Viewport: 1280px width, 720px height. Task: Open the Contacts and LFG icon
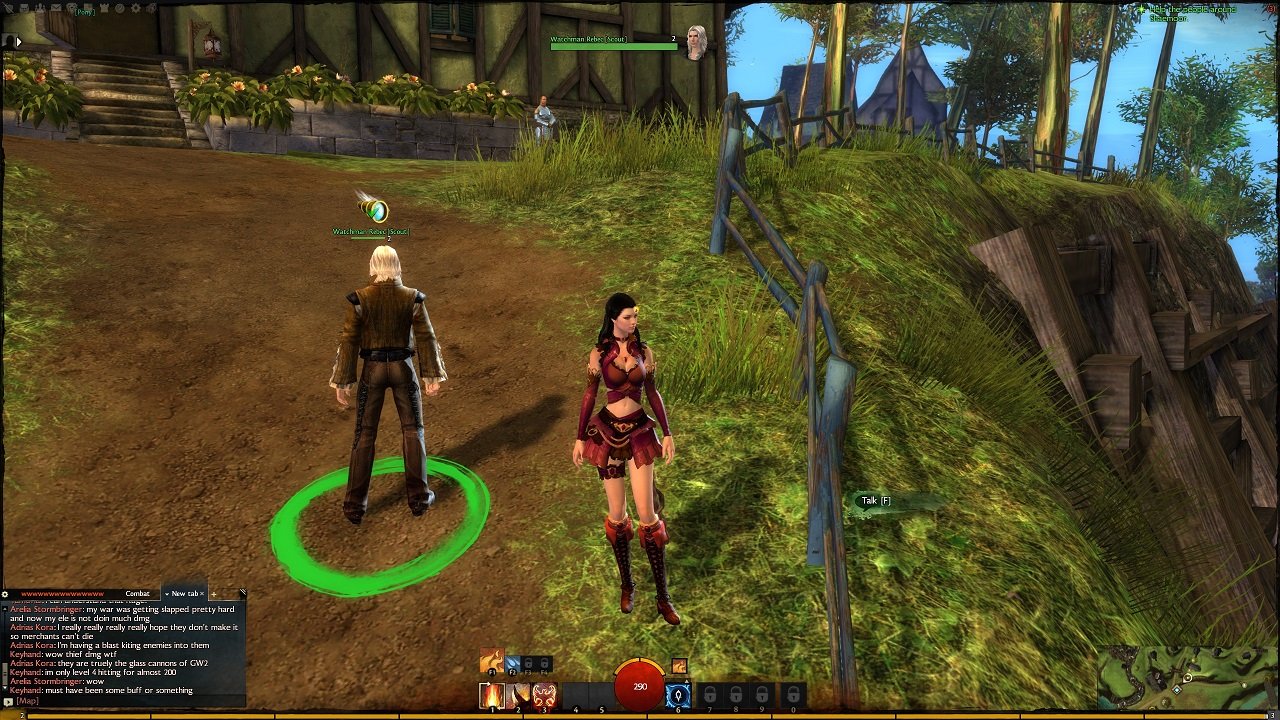click(40, 7)
